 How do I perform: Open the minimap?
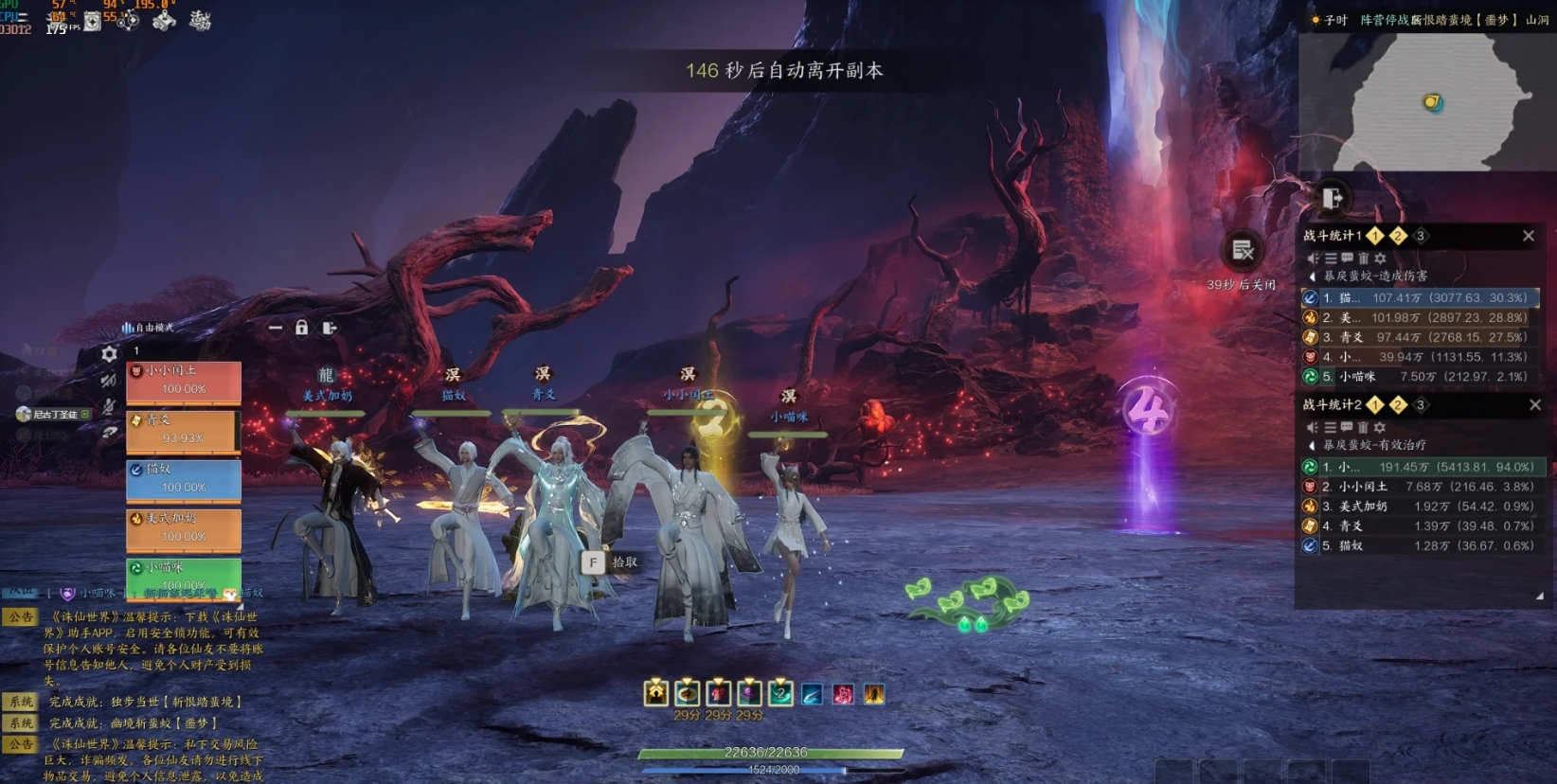1427,100
